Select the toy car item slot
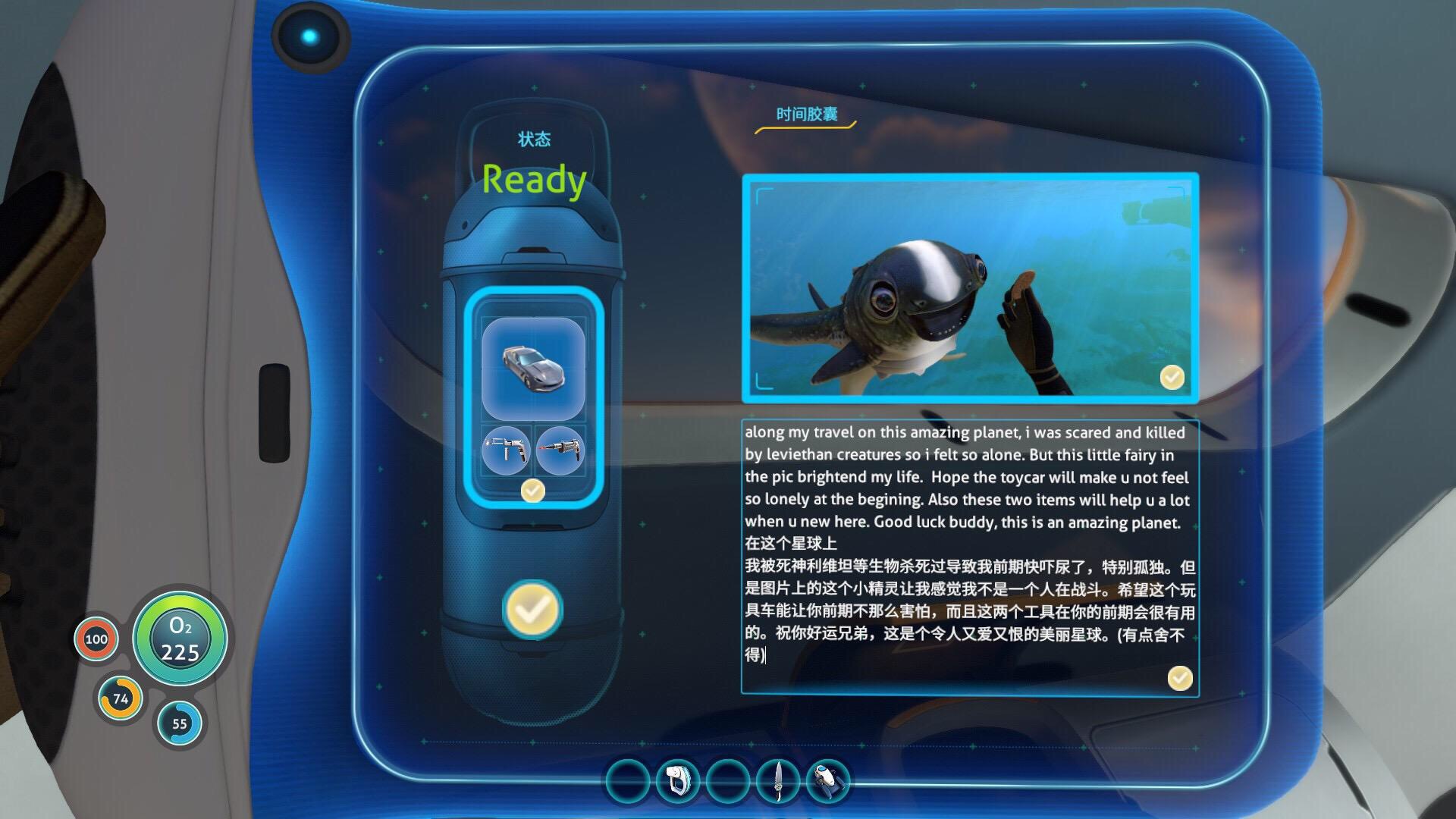The height and width of the screenshot is (819, 1456). [x=533, y=369]
